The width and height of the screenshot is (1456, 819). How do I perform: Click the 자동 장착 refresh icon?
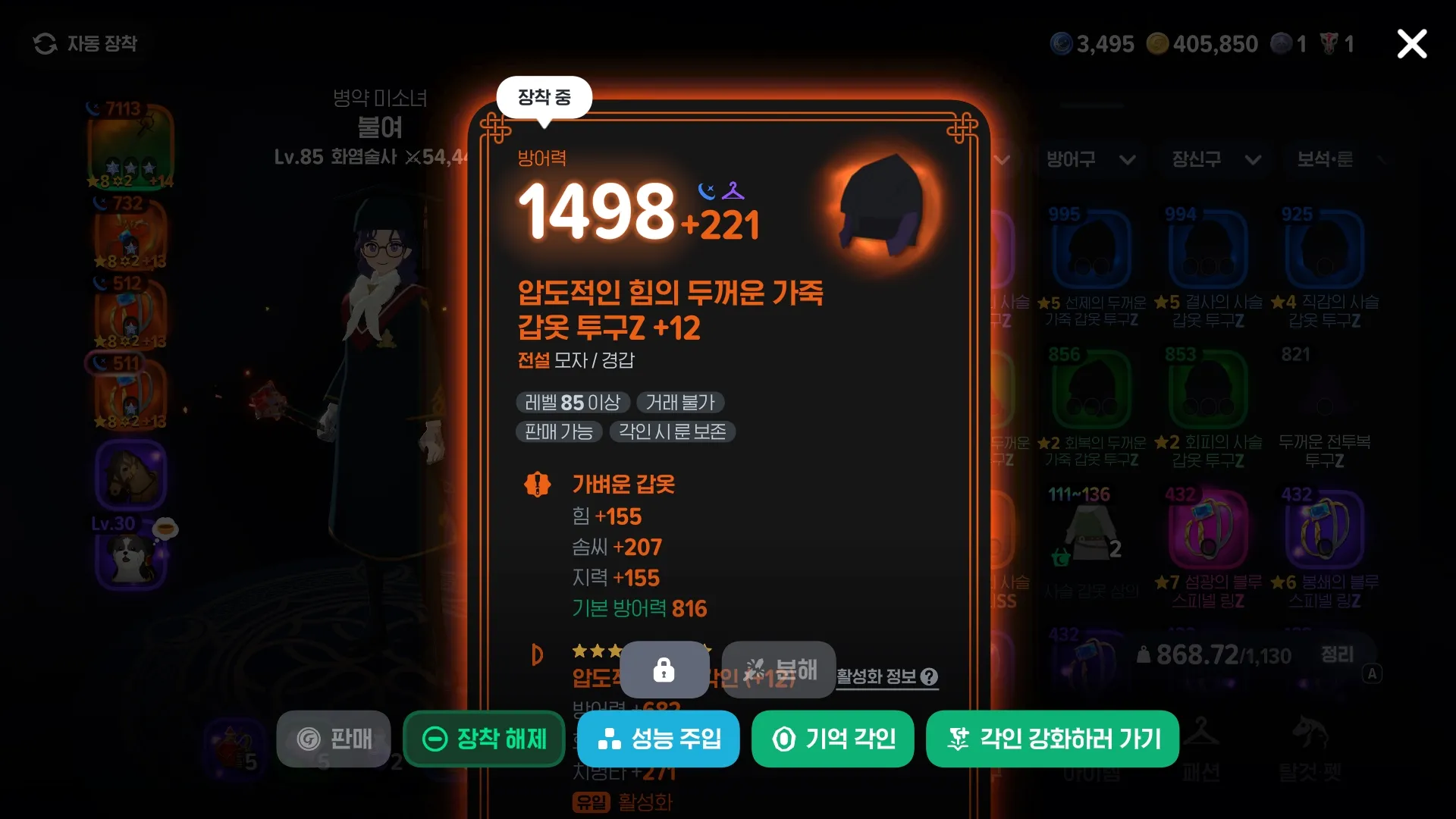point(45,43)
